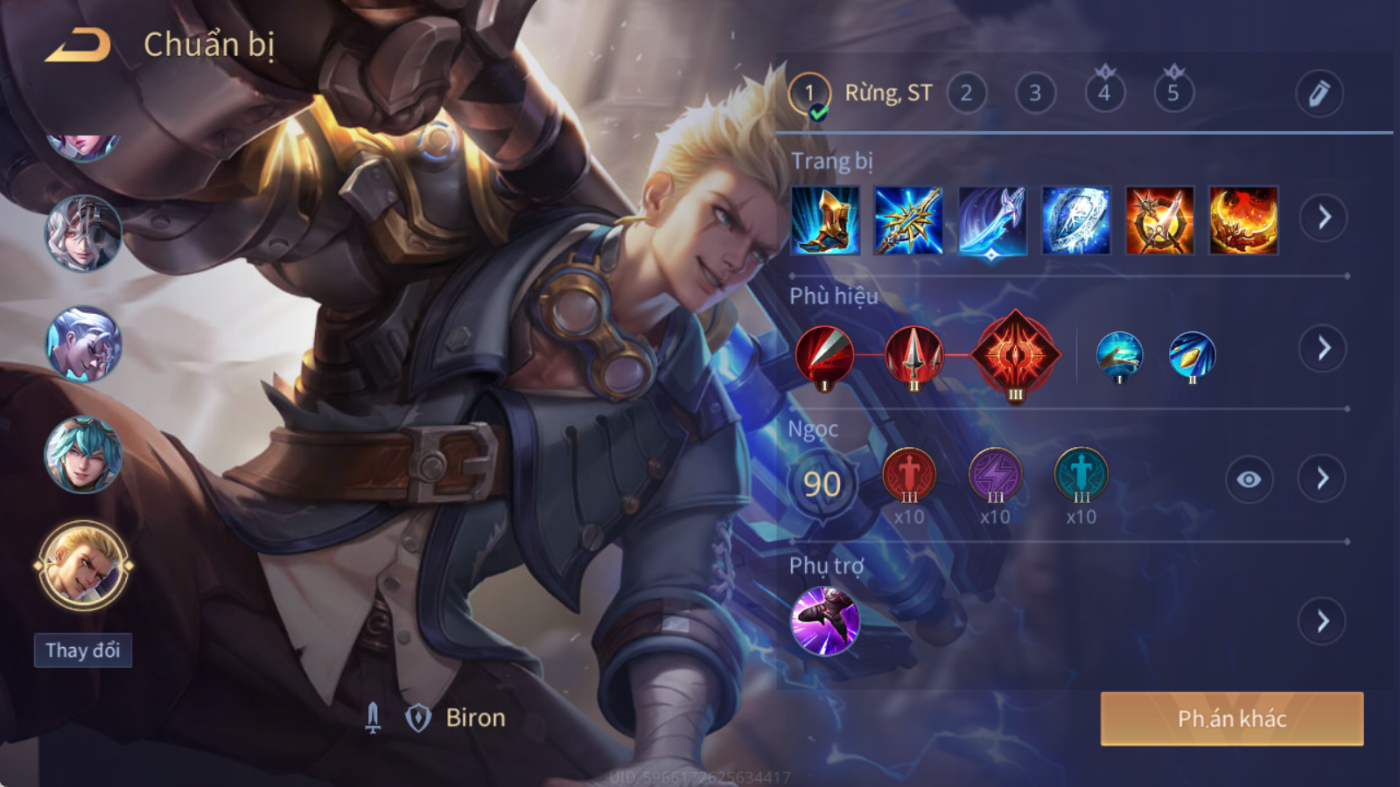Switch to build preset 3
Viewport: 1400px width, 787px height.
click(1035, 94)
